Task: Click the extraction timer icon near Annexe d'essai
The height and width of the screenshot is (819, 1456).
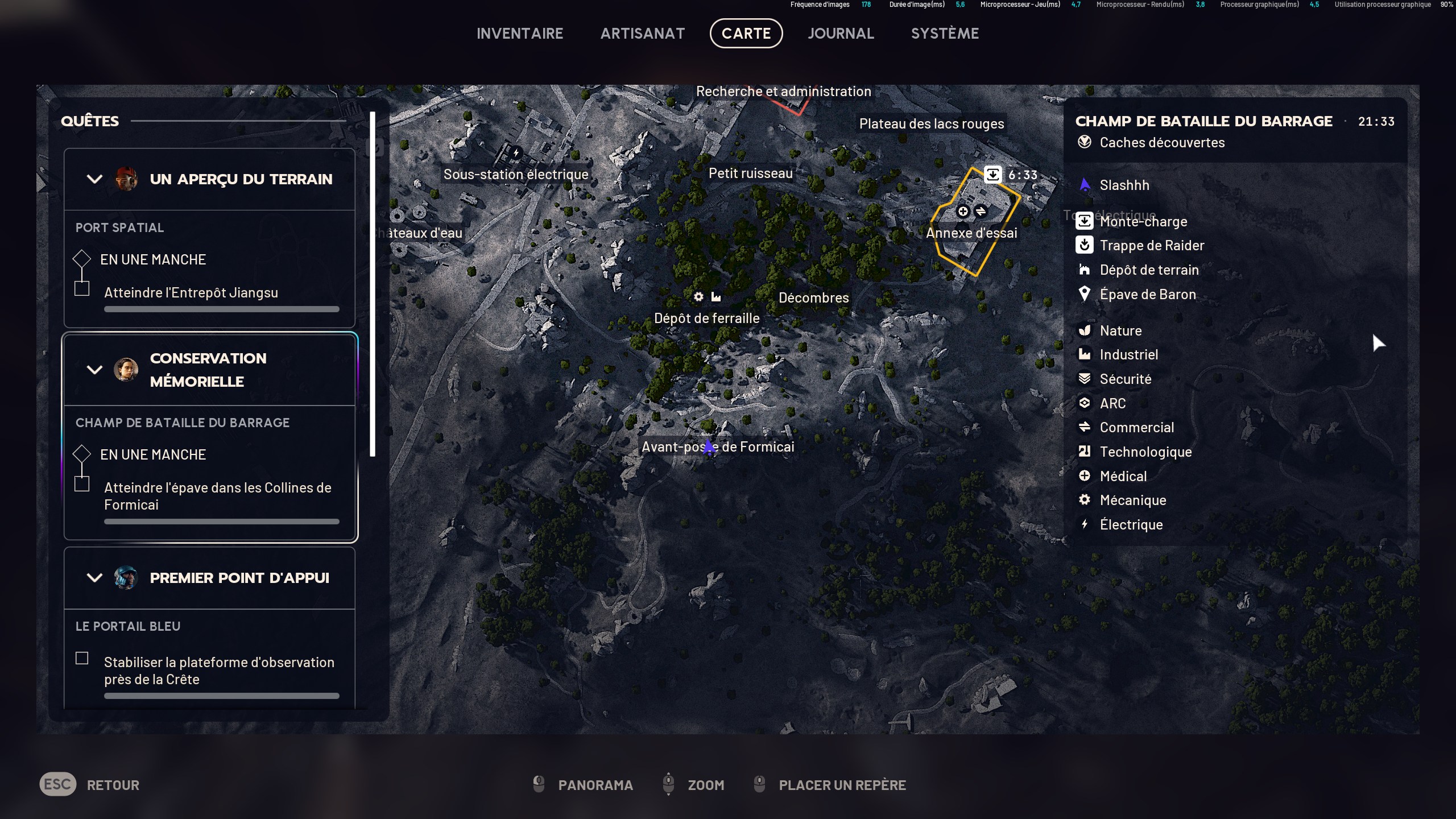Action: click(993, 174)
